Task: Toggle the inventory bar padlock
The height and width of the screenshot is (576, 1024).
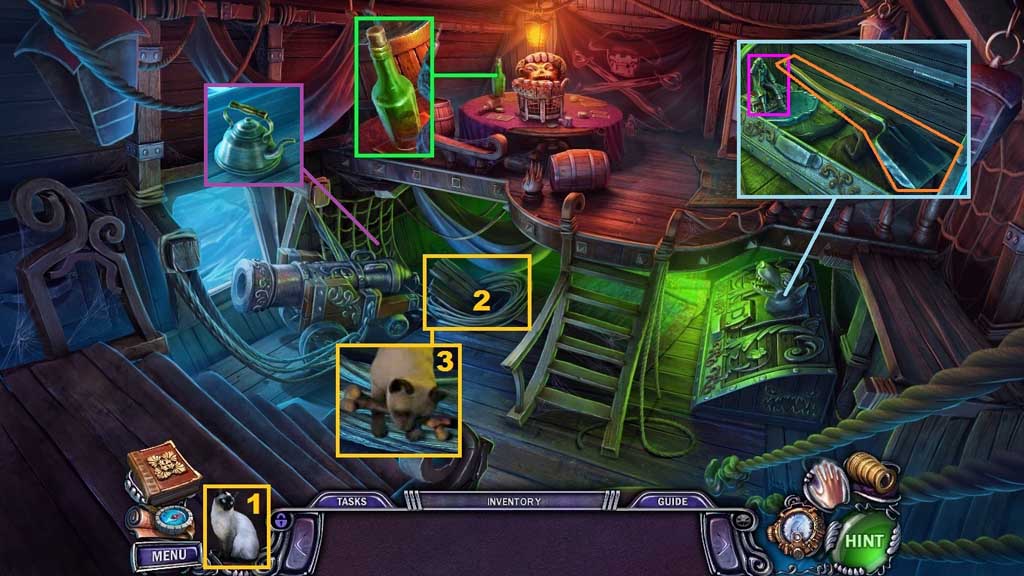Action: [282, 520]
